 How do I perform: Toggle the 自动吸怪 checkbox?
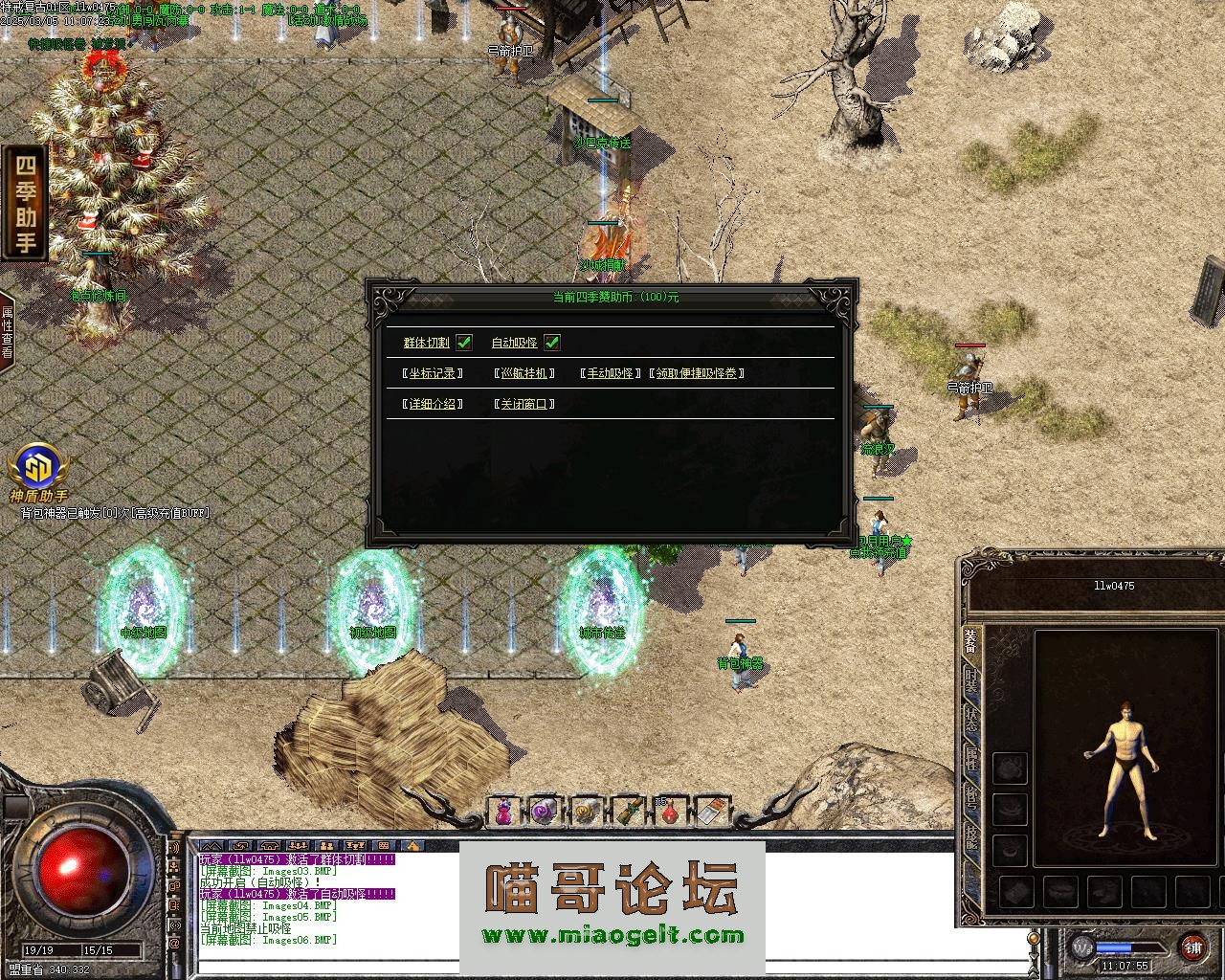tap(552, 343)
